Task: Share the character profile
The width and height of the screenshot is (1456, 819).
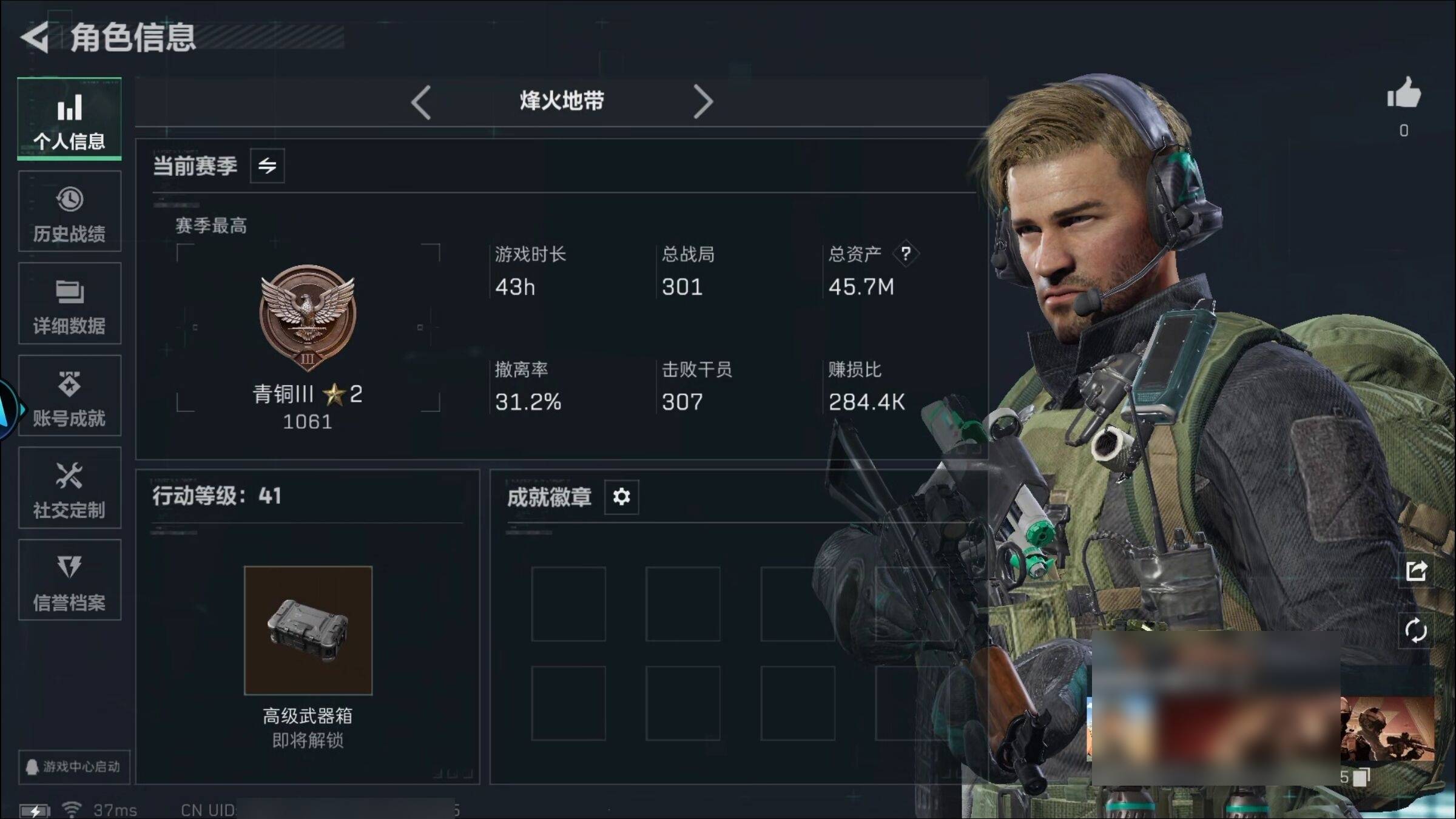Action: [1416, 571]
